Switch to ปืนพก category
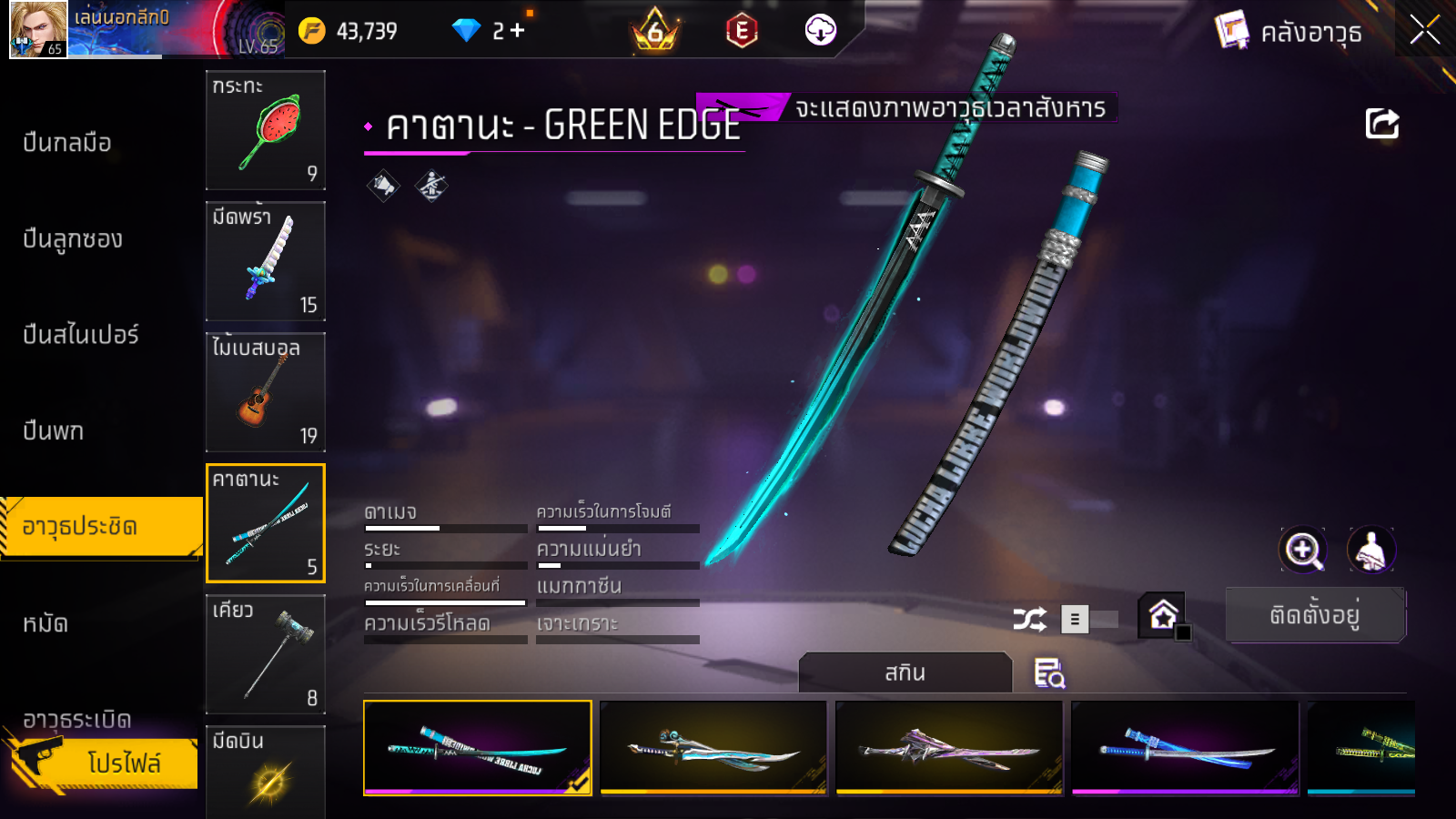This screenshot has width=1456, height=819. [x=54, y=431]
